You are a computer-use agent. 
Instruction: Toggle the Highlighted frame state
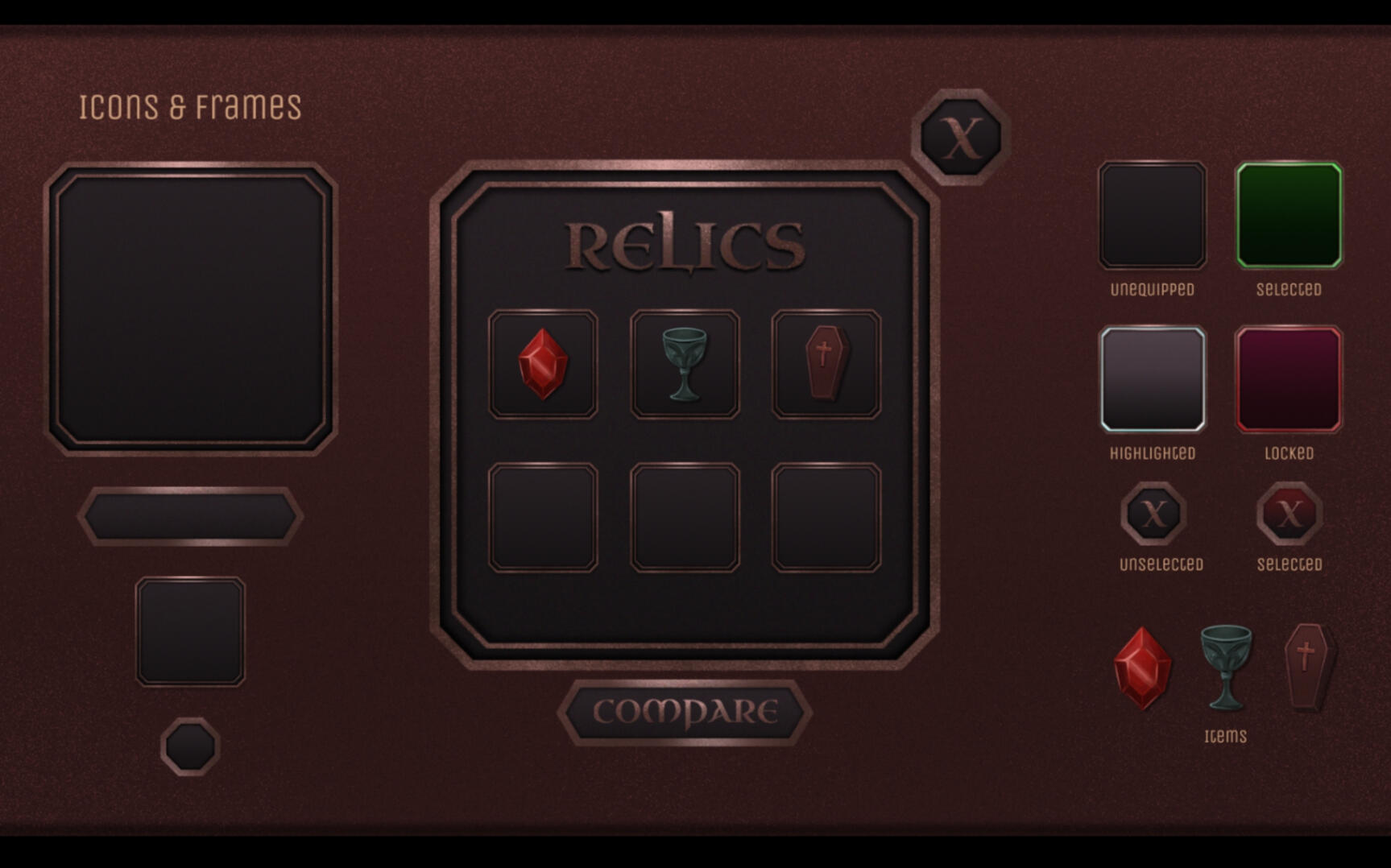coord(1152,378)
